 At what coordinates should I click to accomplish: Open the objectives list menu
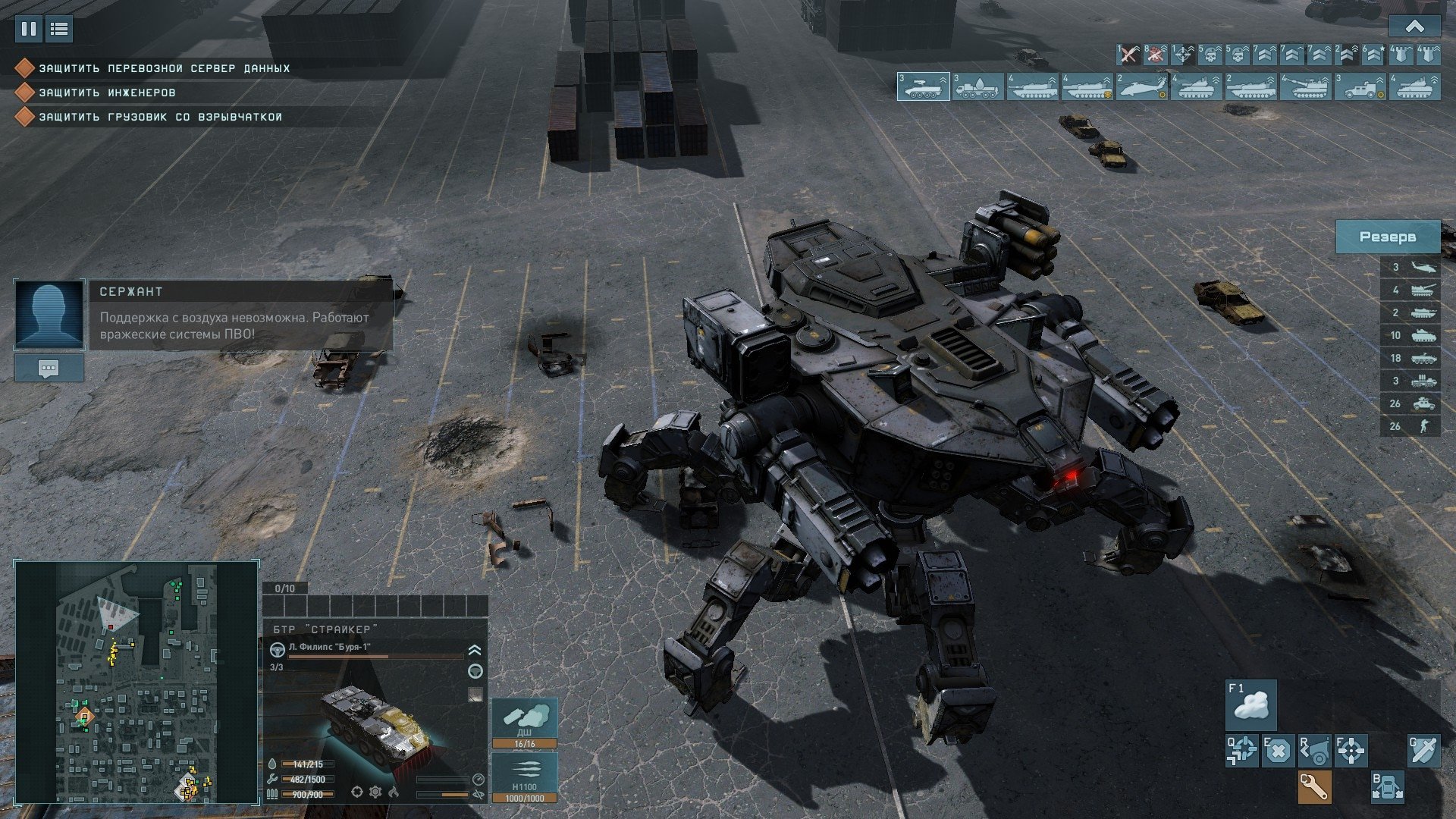59,29
